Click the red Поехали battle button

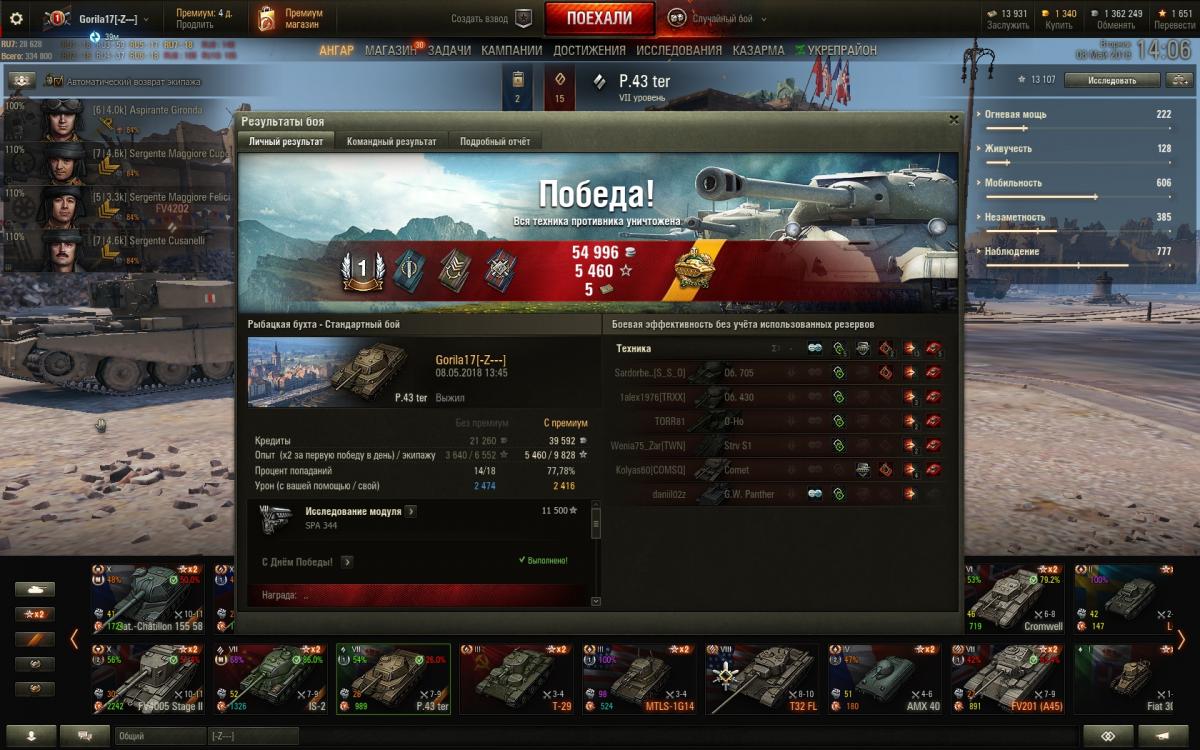click(599, 18)
